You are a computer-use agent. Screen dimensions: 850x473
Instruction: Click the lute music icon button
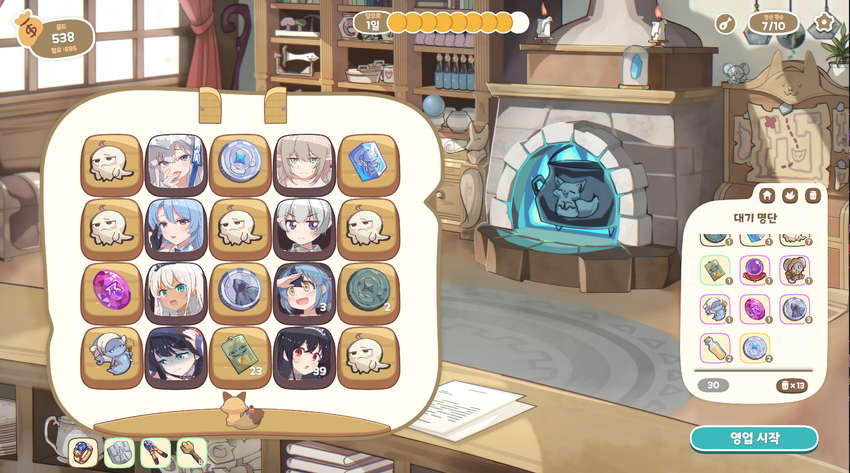pyautogui.click(x=725, y=23)
